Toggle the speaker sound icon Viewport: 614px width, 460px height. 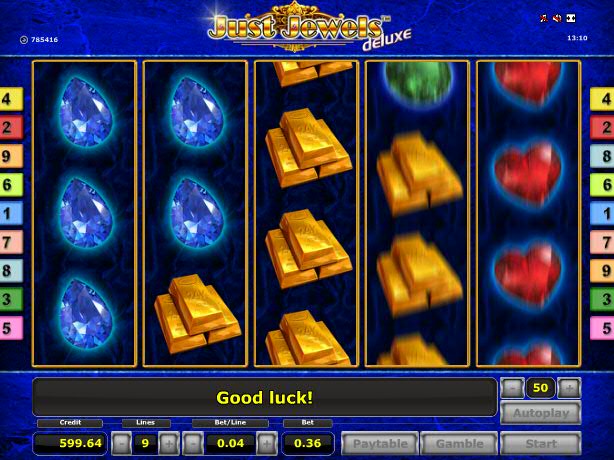(x=557, y=19)
